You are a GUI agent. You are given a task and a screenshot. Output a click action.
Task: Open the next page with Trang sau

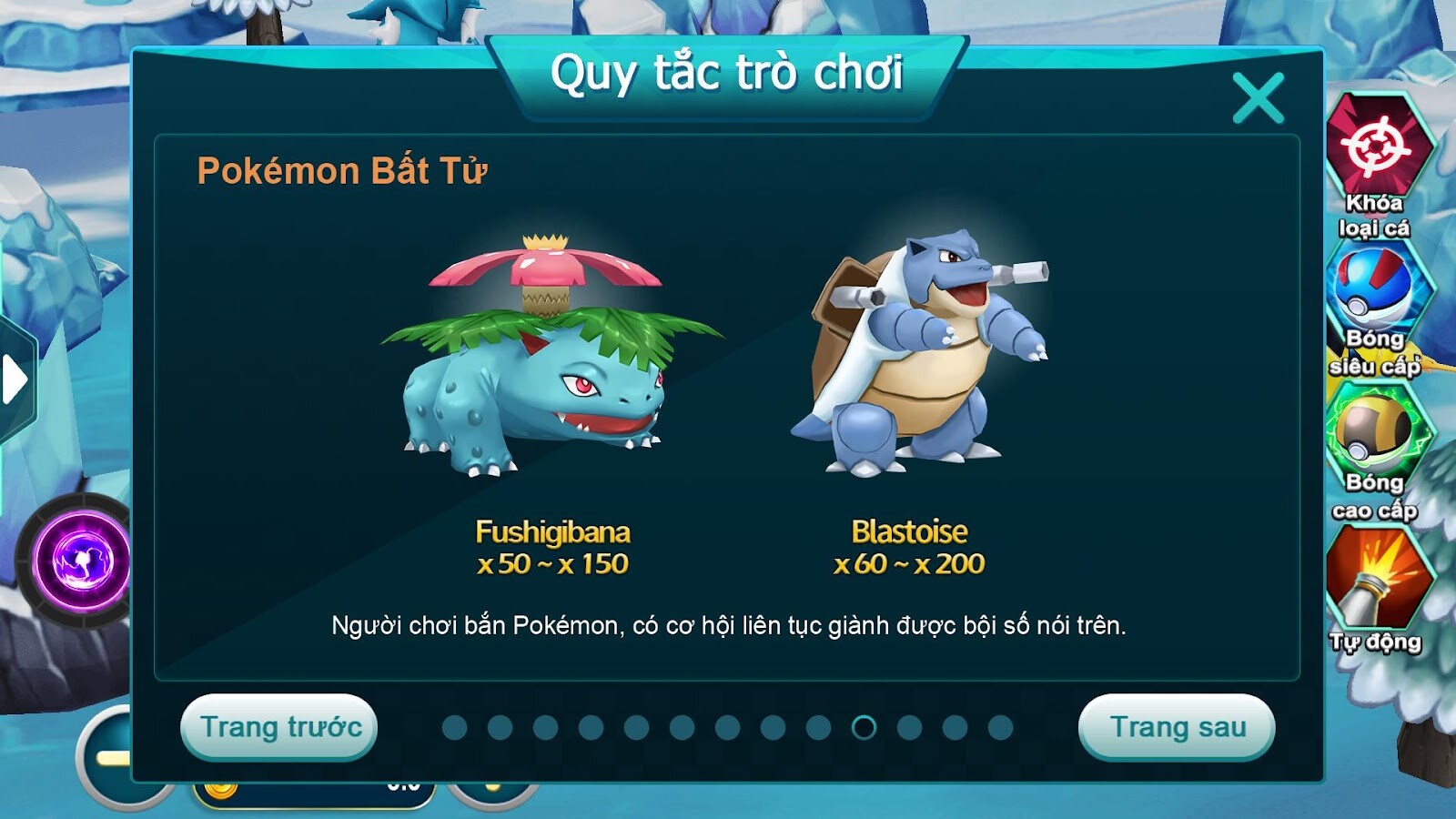(1178, 728)
